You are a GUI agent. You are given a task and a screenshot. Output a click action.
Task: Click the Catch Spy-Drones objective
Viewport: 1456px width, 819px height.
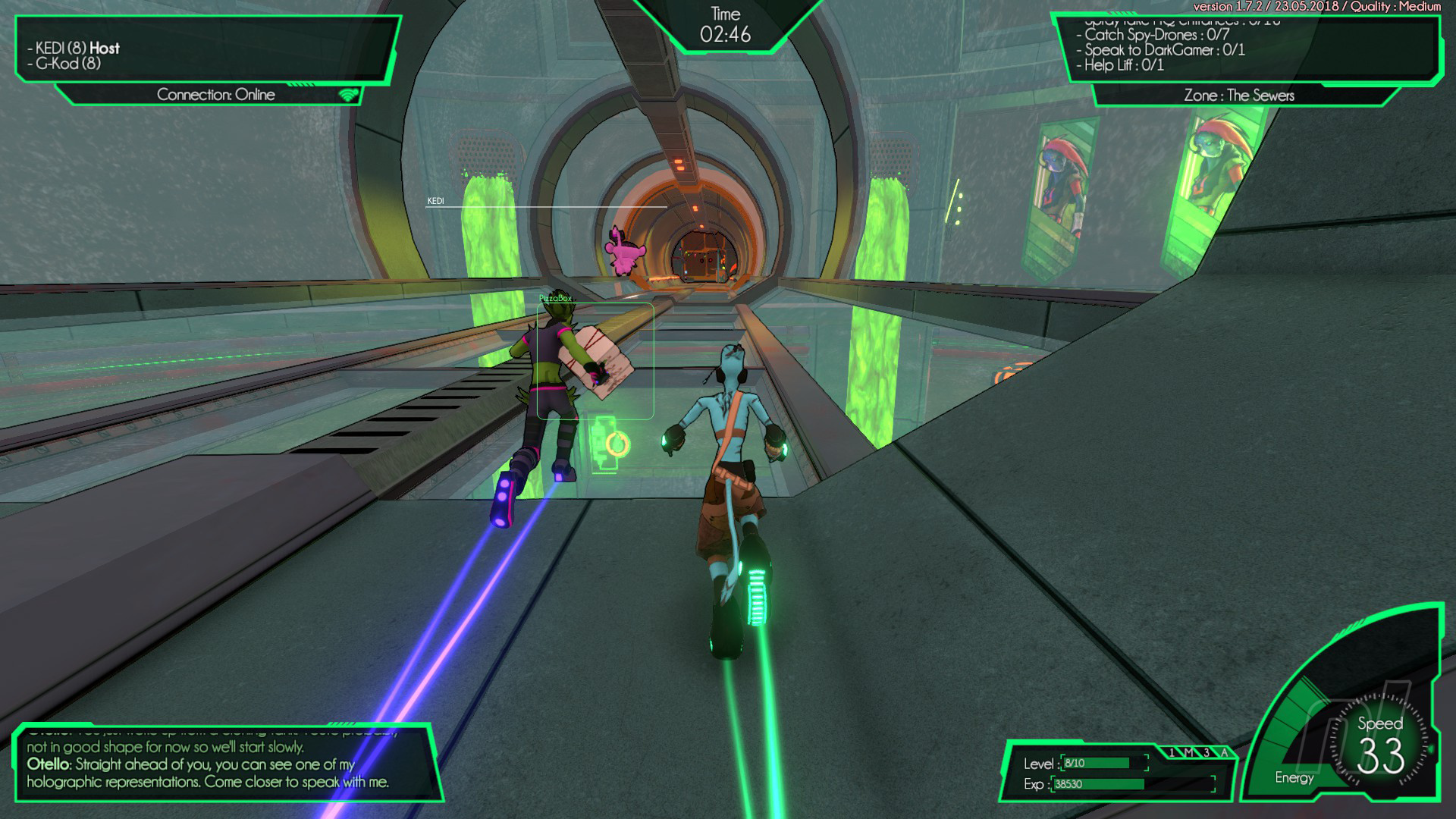(x=1156, y=35)
